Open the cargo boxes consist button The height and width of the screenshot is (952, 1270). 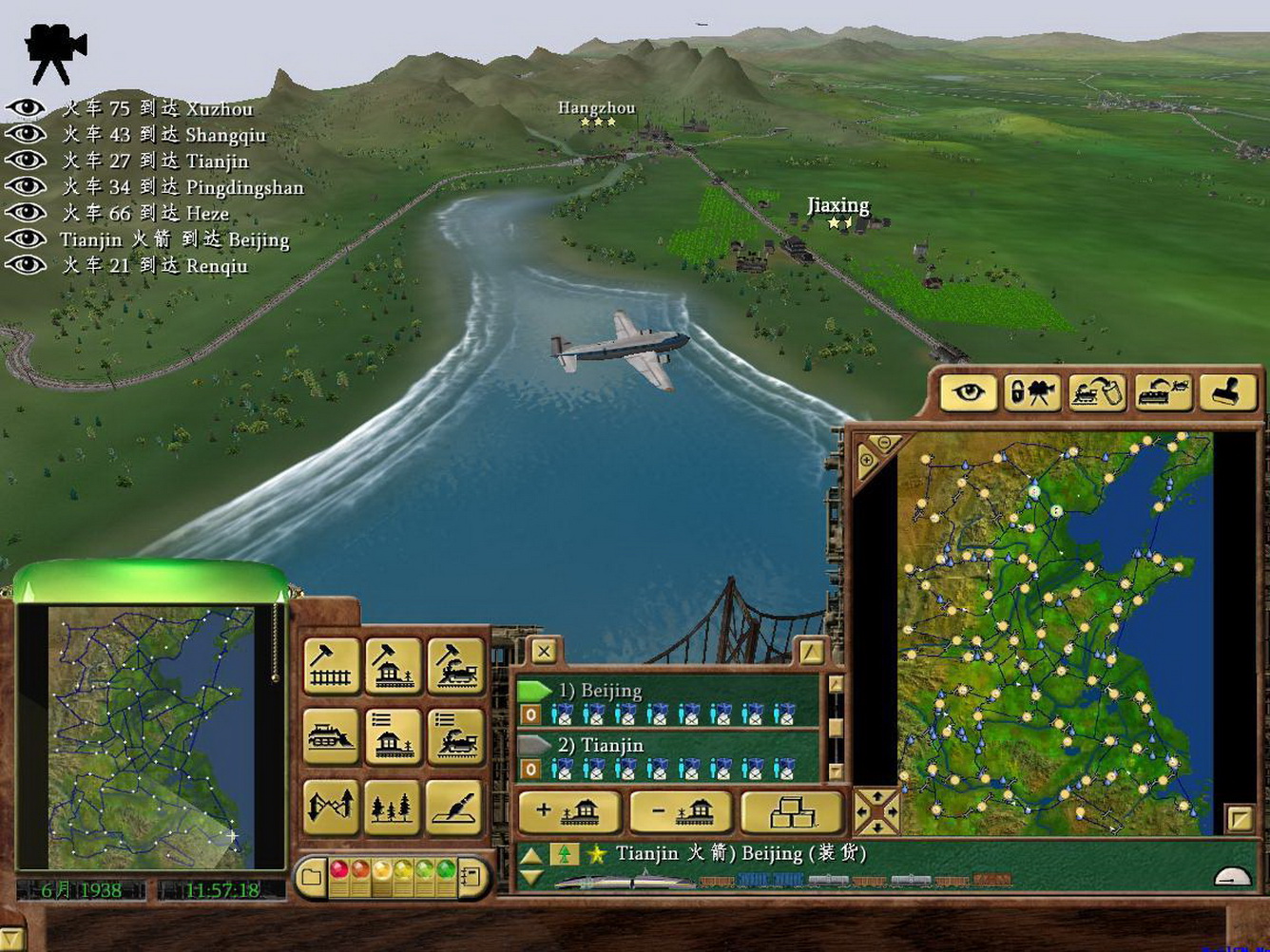pos(791,812)
